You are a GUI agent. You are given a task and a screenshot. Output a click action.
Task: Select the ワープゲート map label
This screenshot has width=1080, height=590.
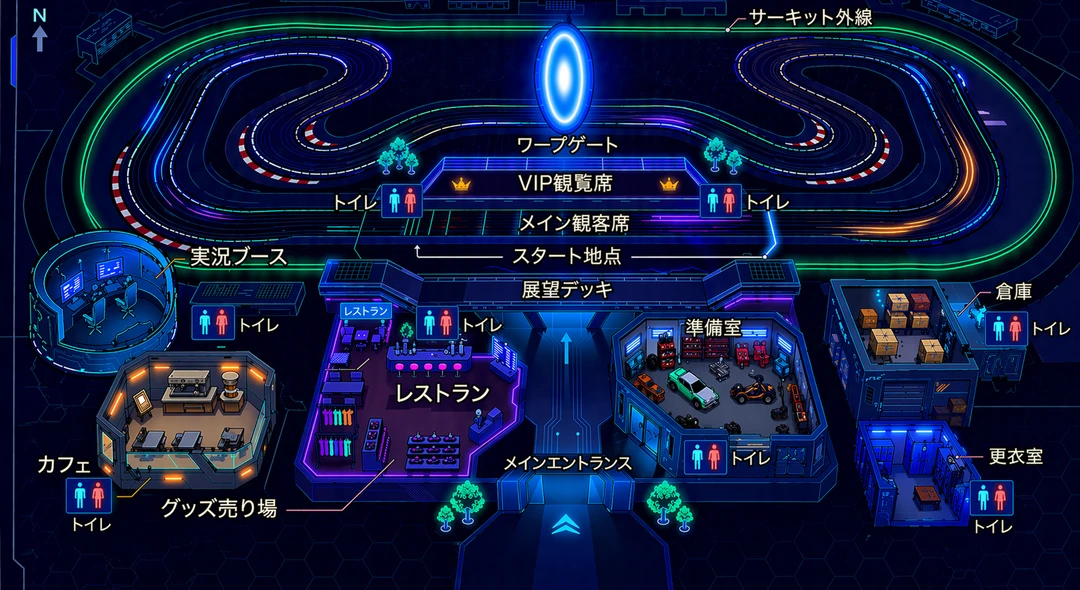pos(567,145)
